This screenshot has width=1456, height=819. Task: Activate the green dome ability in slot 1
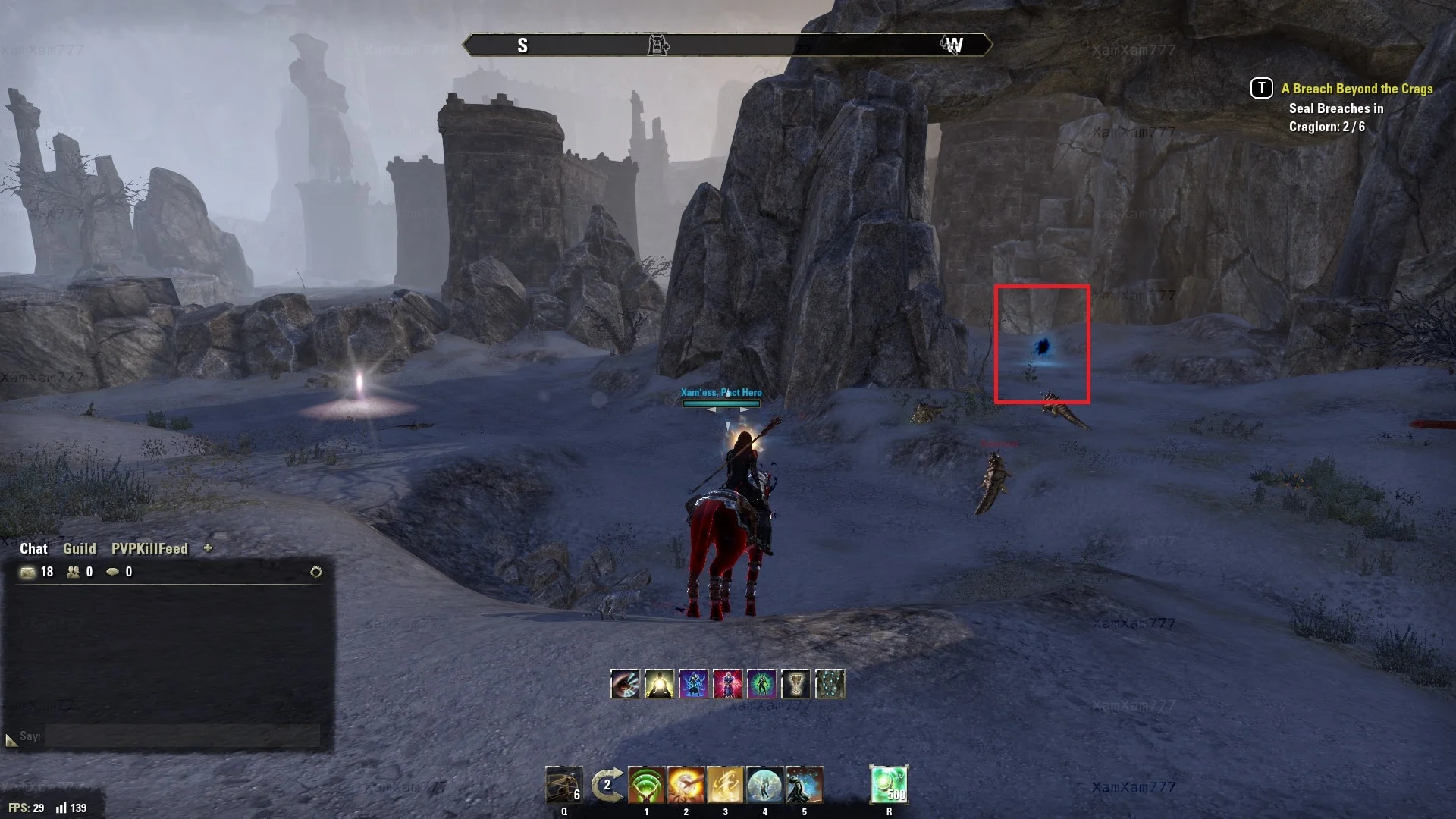[646, 785]
